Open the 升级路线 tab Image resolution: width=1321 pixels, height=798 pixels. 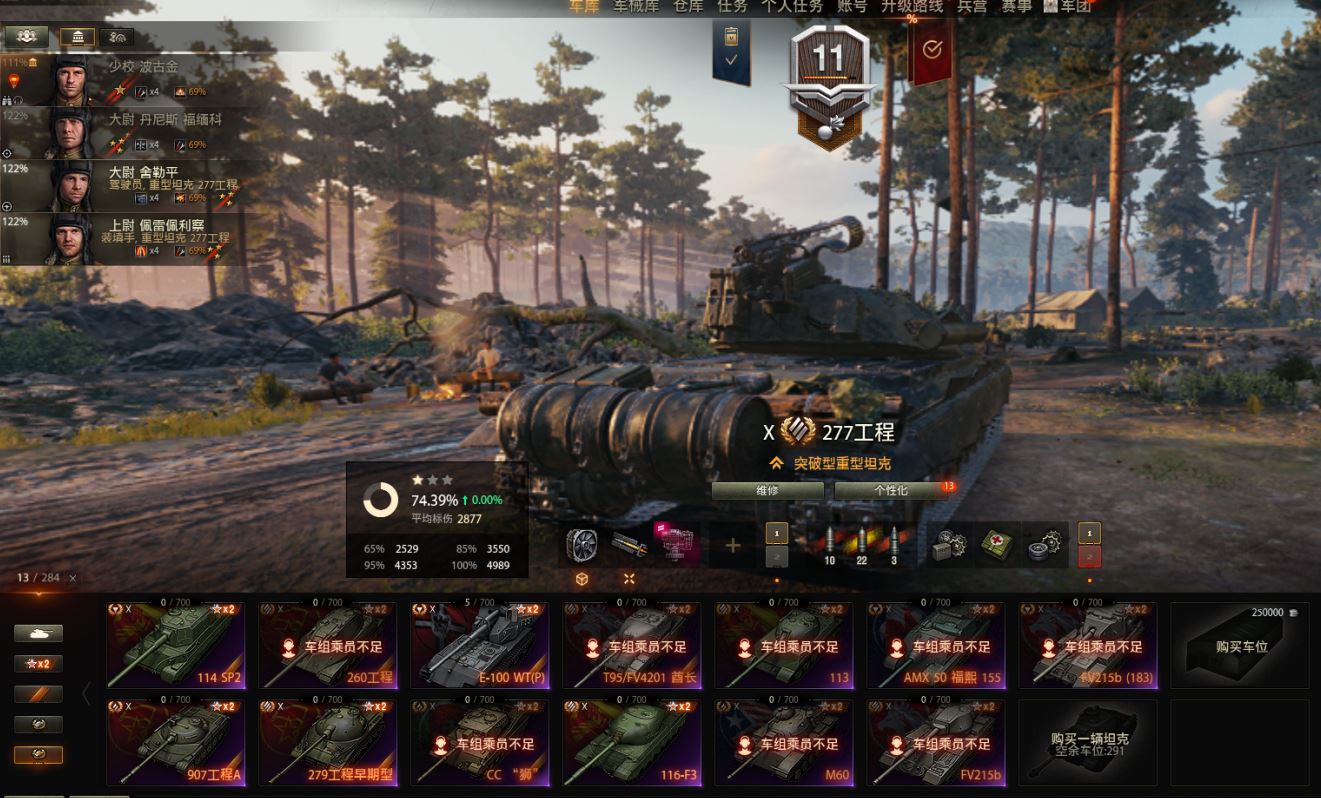tap(911, 6)
